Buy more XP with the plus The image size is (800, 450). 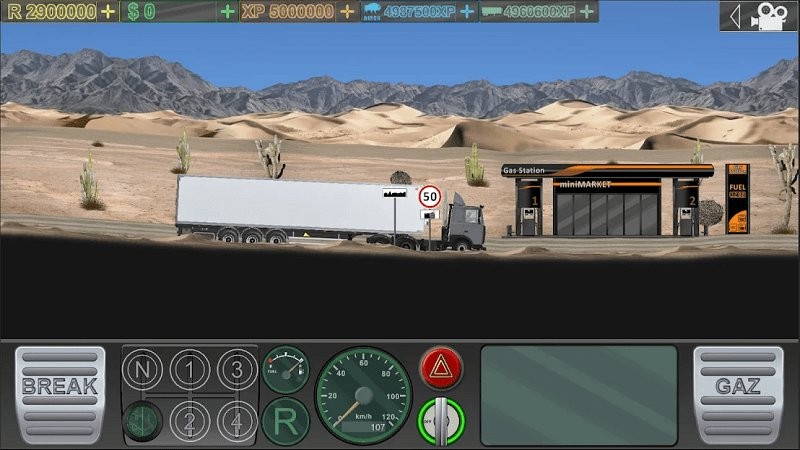(346, 12)
